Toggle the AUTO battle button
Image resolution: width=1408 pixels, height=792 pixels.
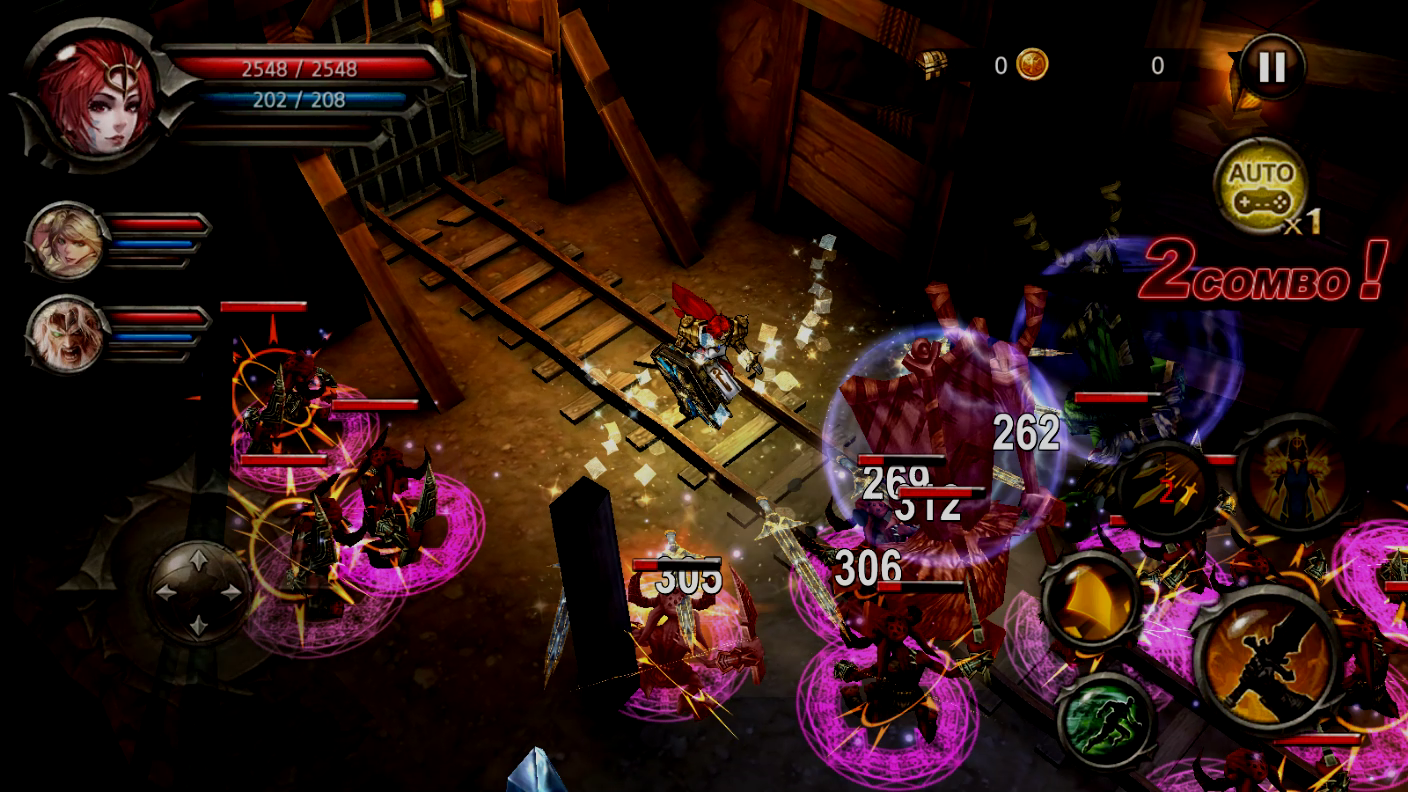[1260, 187]
